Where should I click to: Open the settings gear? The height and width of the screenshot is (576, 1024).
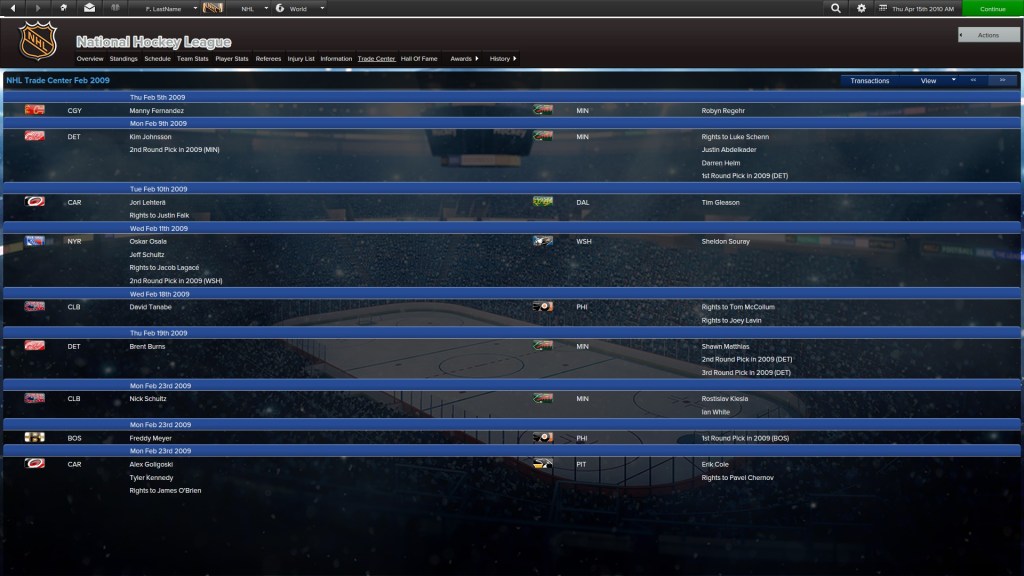[862, 8]
